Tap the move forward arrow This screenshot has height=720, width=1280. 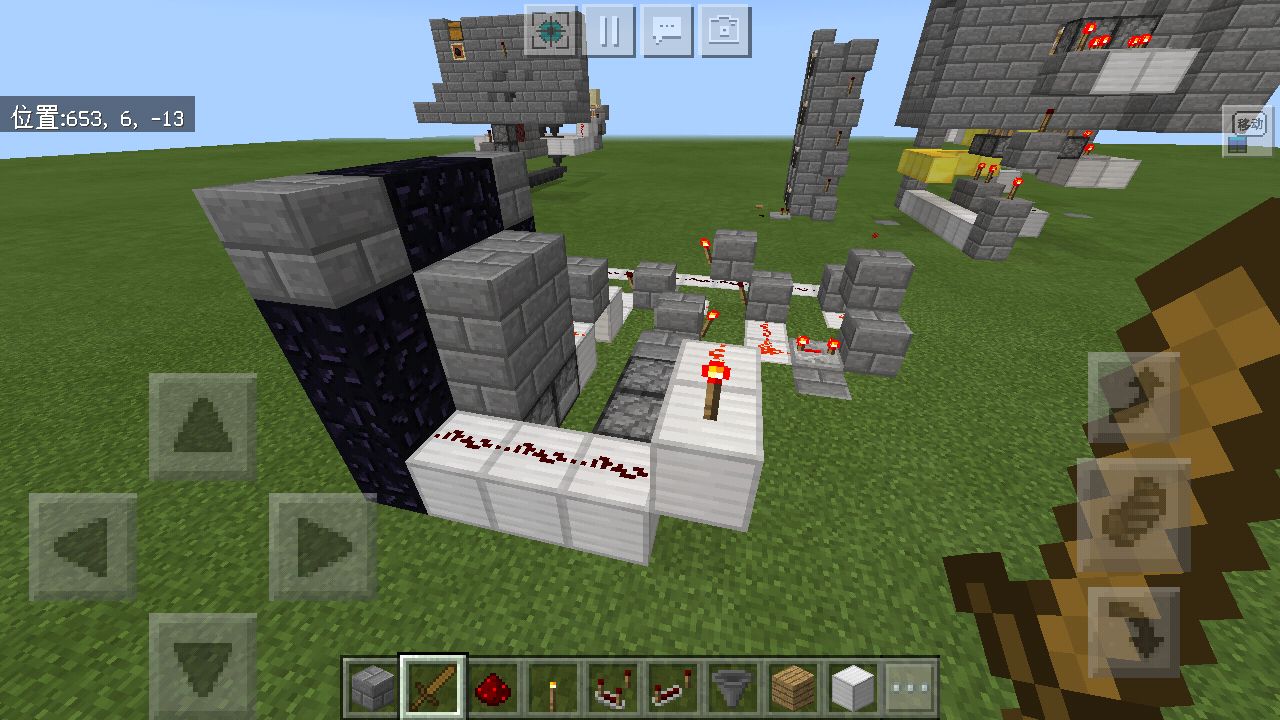[x=202, y=427]
